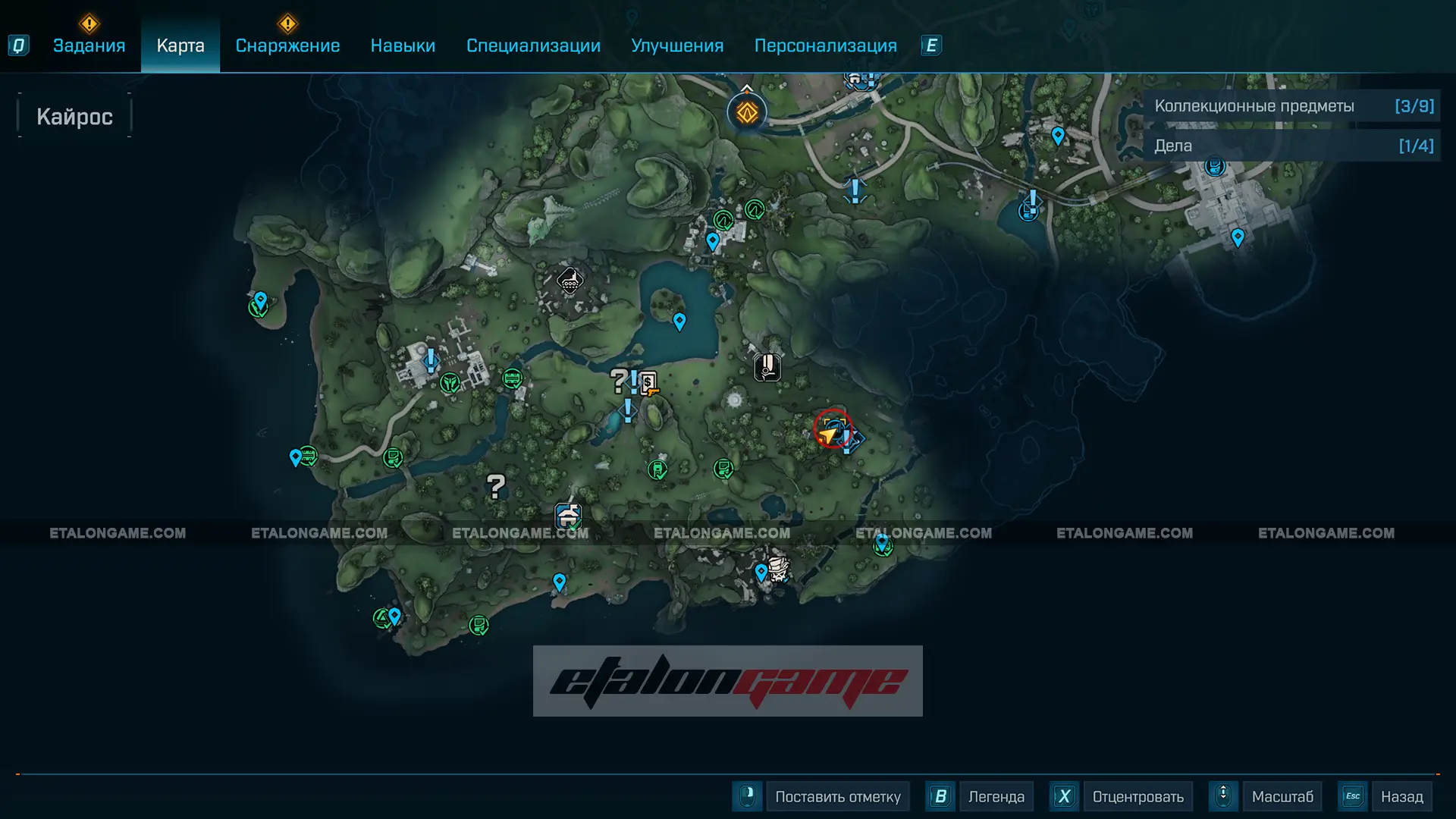This screenshot has height=819, width=1456.
Task: Select the Дела tracker row
Action: pyautogui.click(x=1293, y=146)
